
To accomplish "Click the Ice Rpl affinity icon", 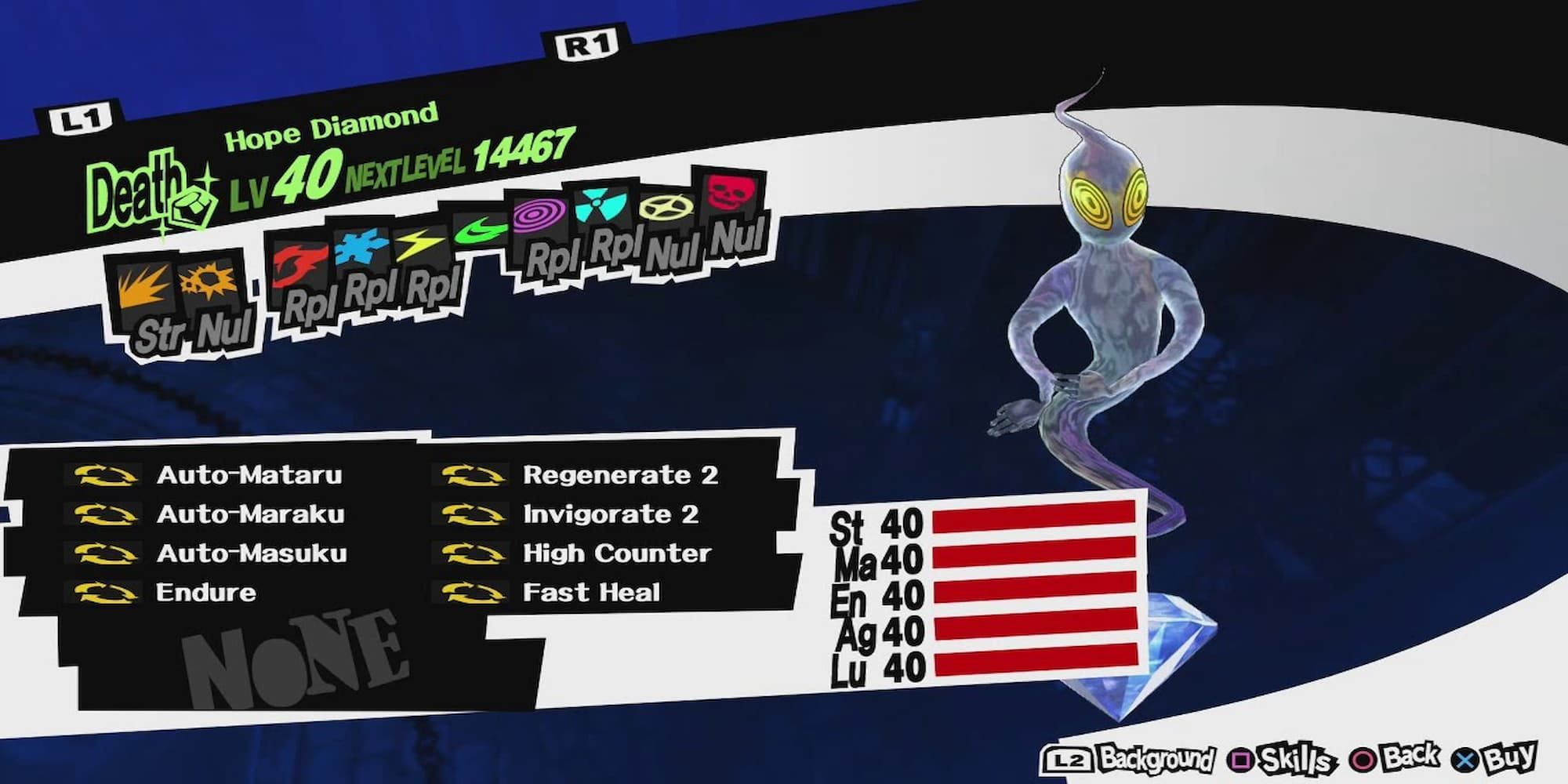I will (361, 251).
